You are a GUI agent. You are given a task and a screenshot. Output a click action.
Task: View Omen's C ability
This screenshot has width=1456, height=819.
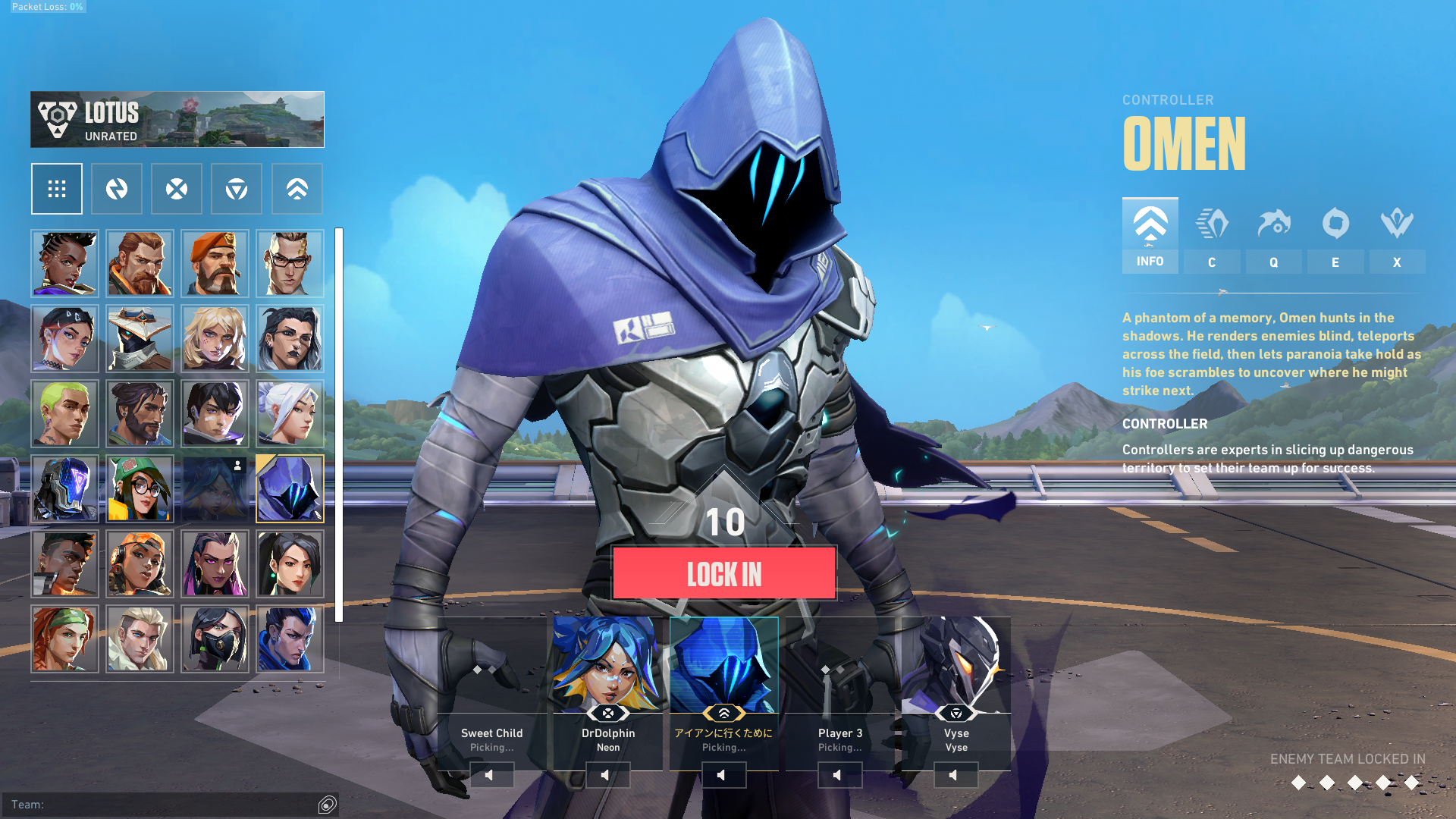pos(1212,235)
